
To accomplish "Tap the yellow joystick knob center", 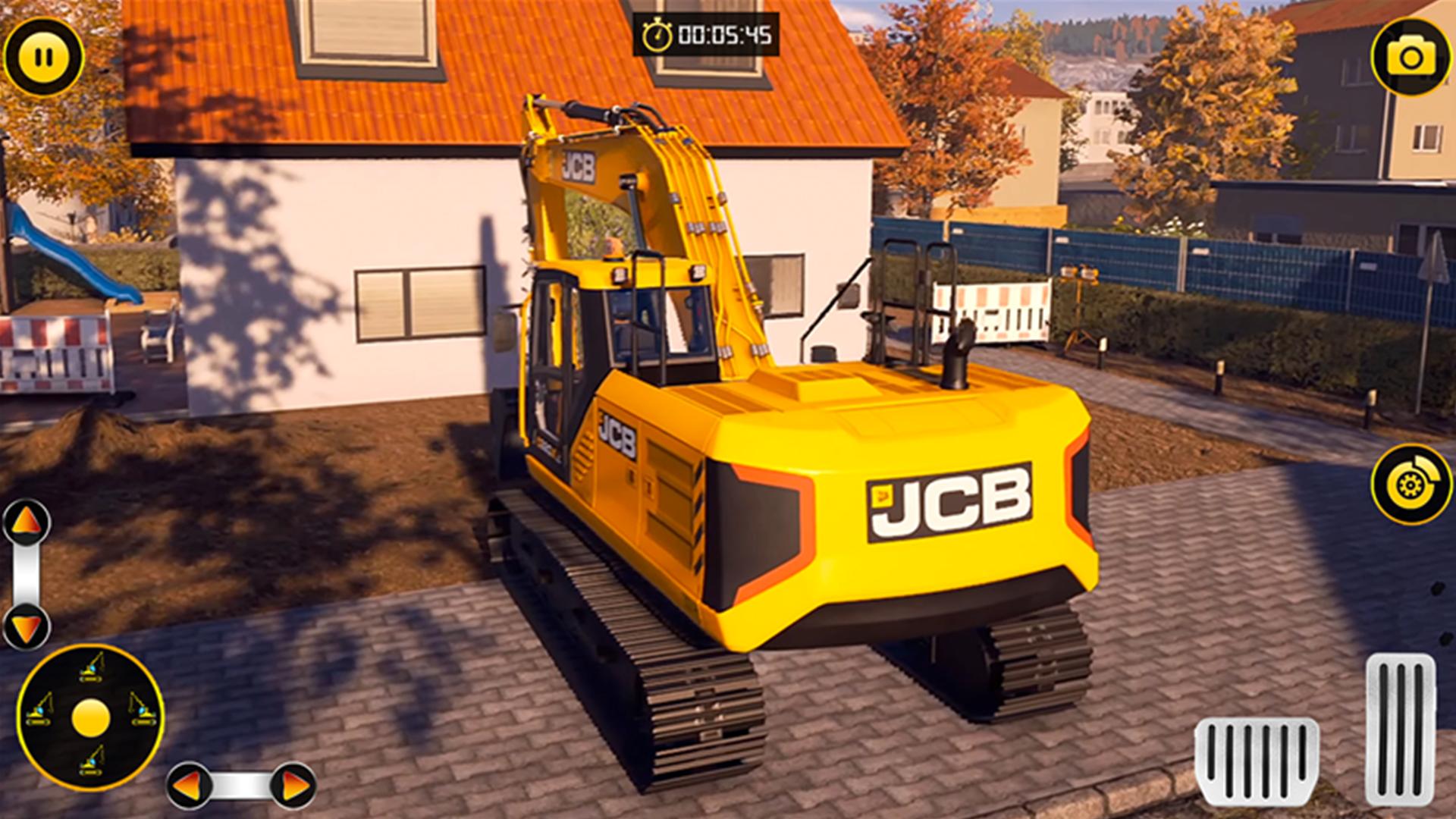I will [91, 717].
